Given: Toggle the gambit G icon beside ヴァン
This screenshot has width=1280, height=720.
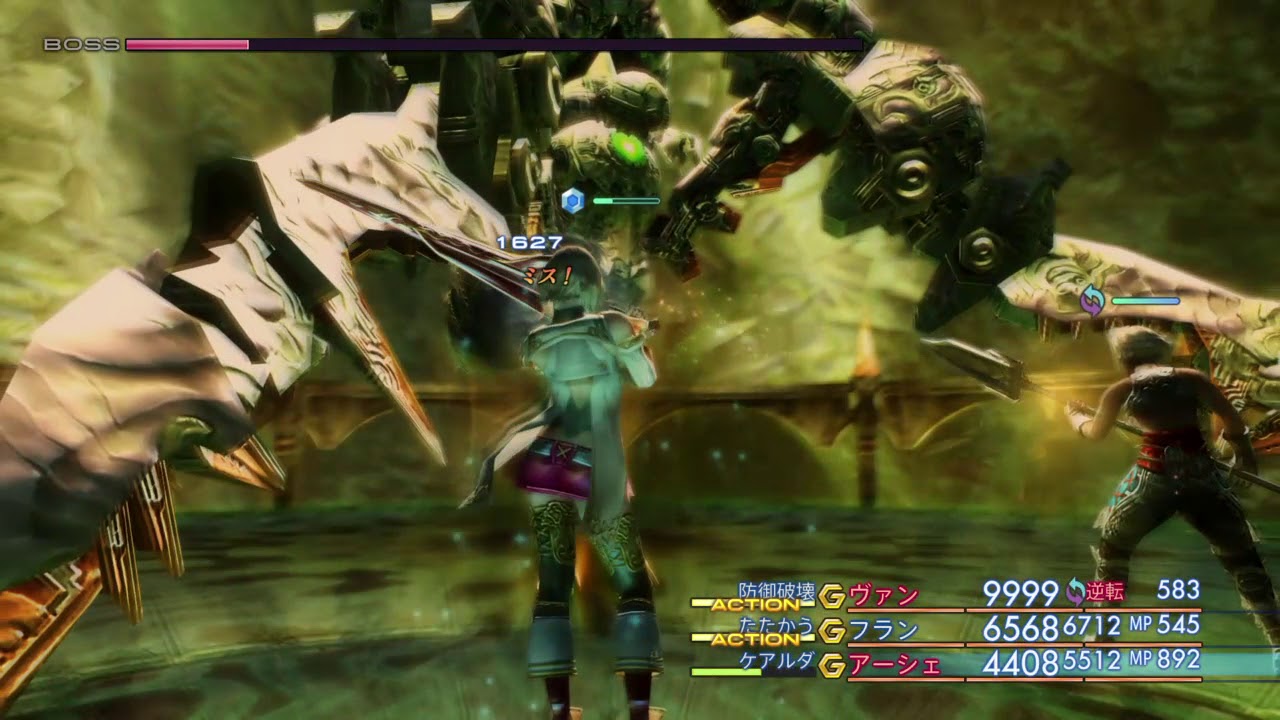Looking at the screenshot, I should coord(831,597).
